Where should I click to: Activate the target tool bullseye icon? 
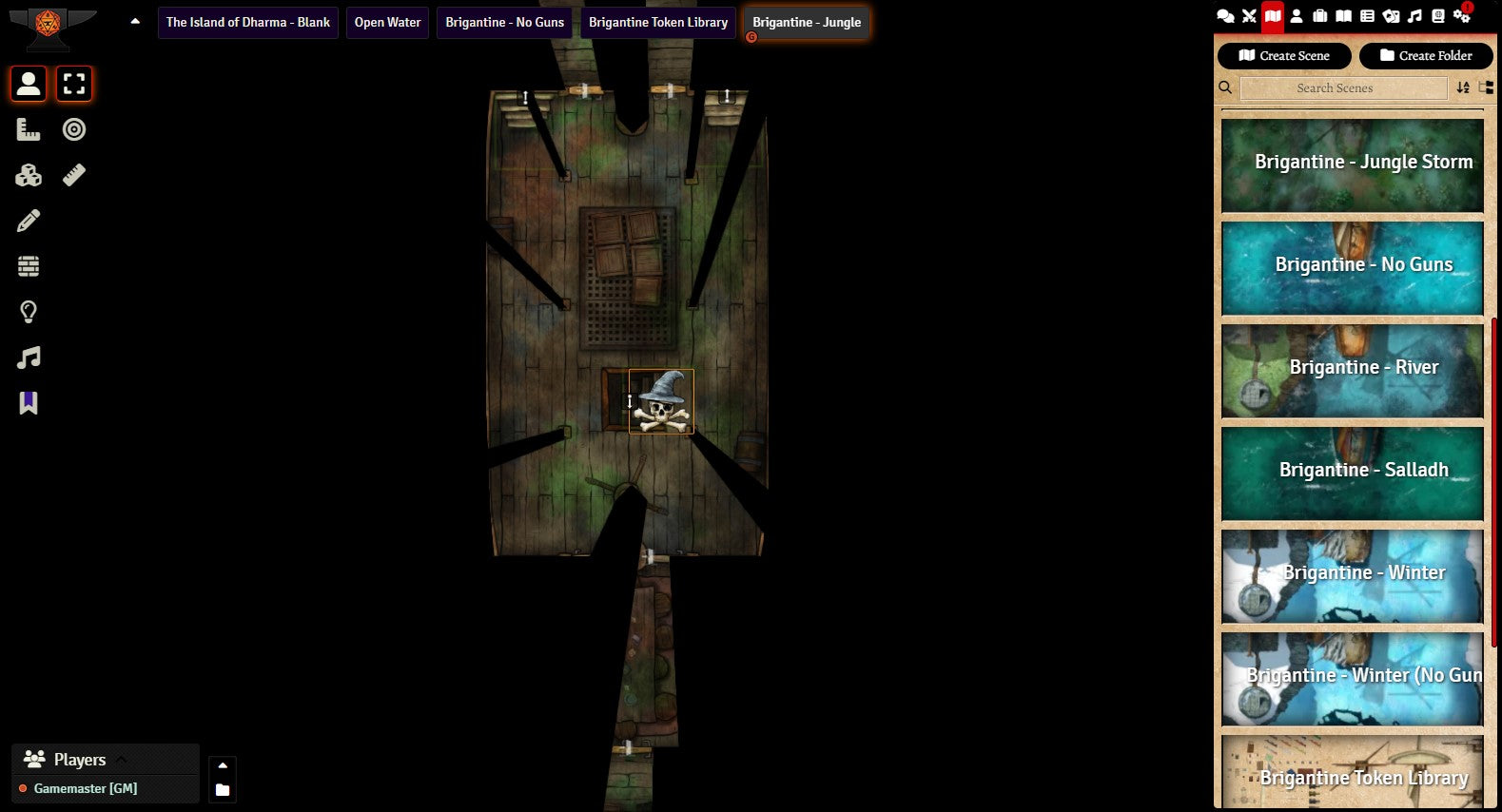[x=74, y=129]
